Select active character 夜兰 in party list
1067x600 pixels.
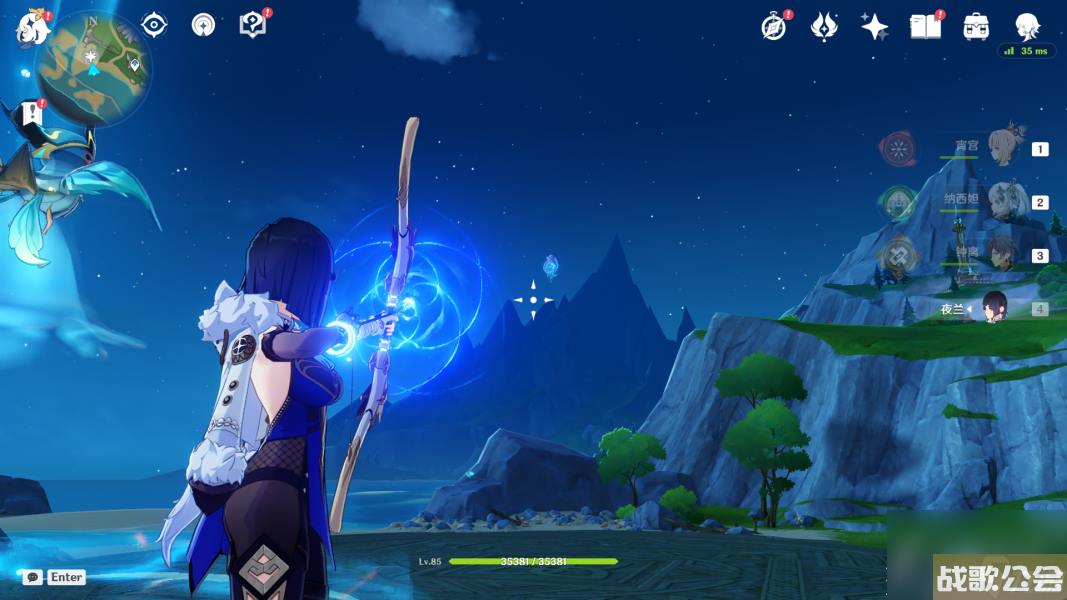(x=996, y=309)
